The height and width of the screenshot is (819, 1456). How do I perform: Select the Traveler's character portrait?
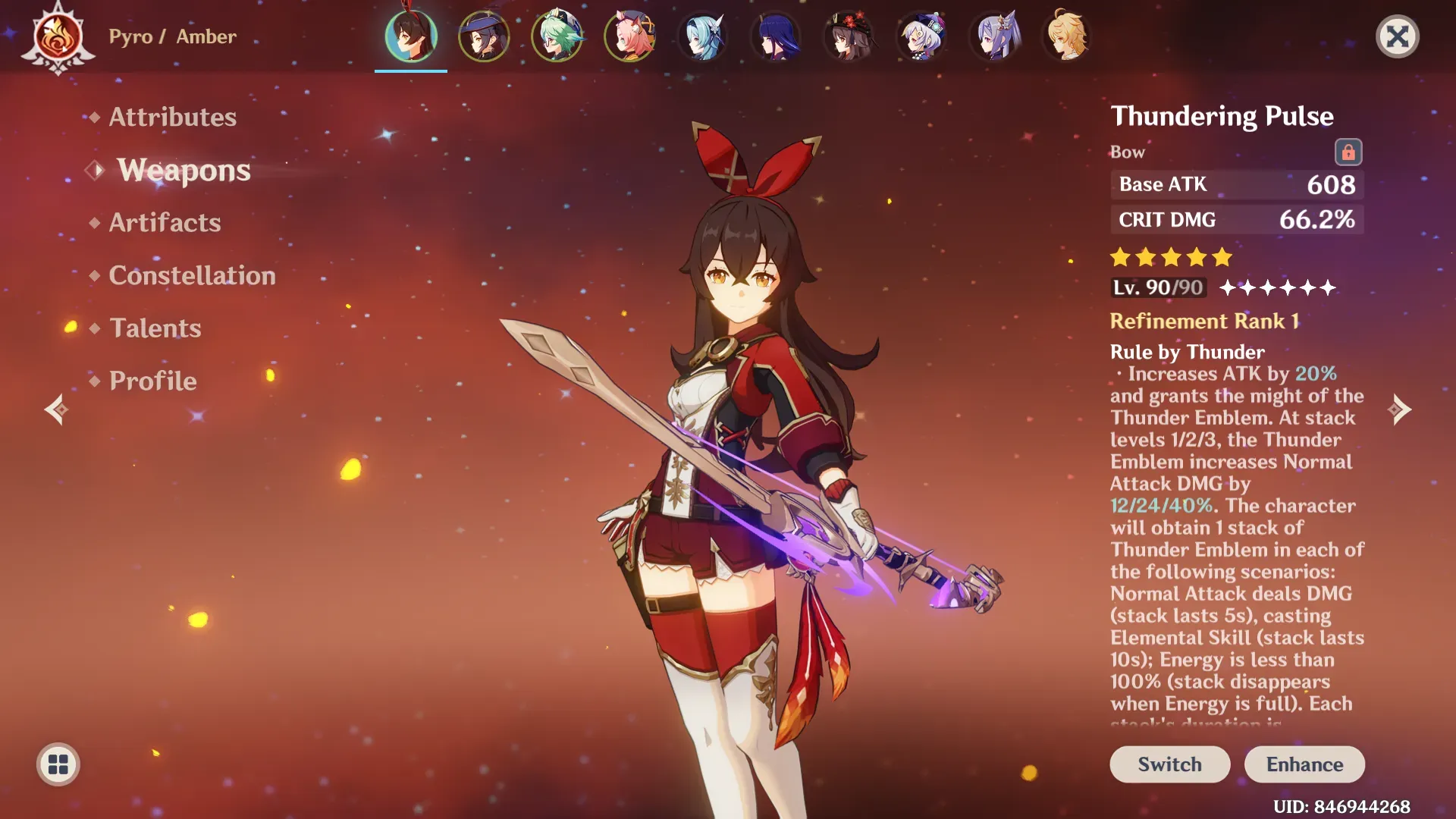[1067, 36]
